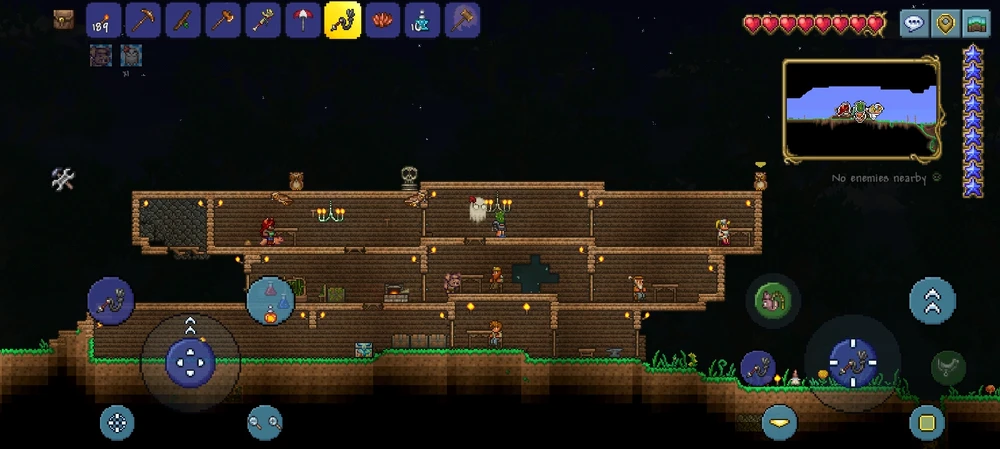
Task: Tap the magnifier zoom button
Action: coord(264,422)
